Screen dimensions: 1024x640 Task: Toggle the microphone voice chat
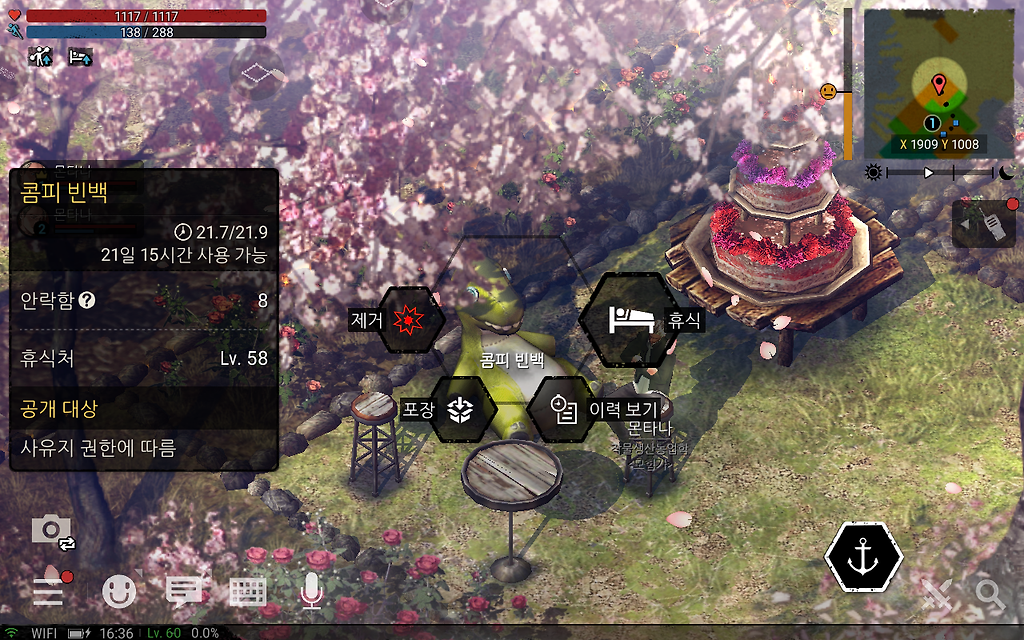click(312, 592)
